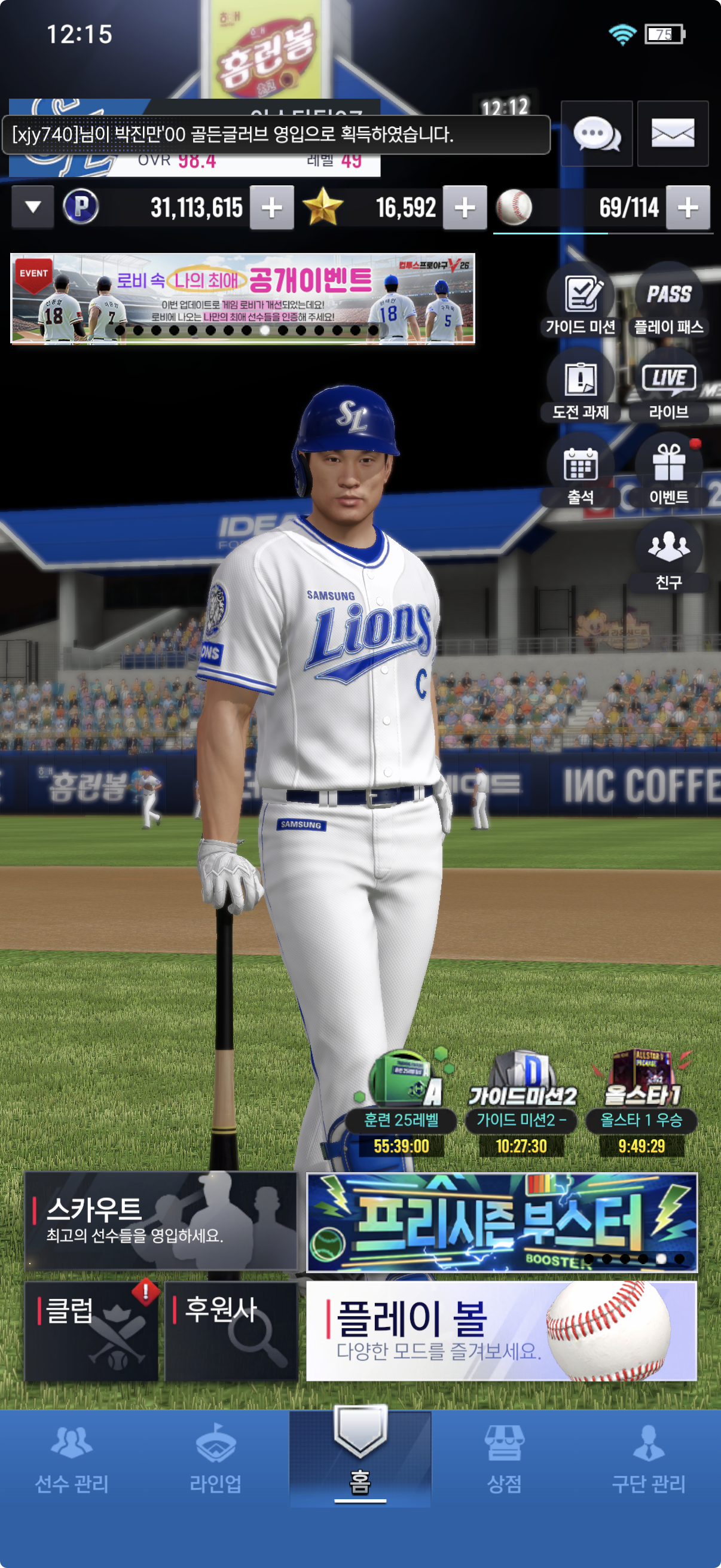Open the 플레이 패스 play pass
The width and height of the screenshot is (721, 1568).
point(668,302)
